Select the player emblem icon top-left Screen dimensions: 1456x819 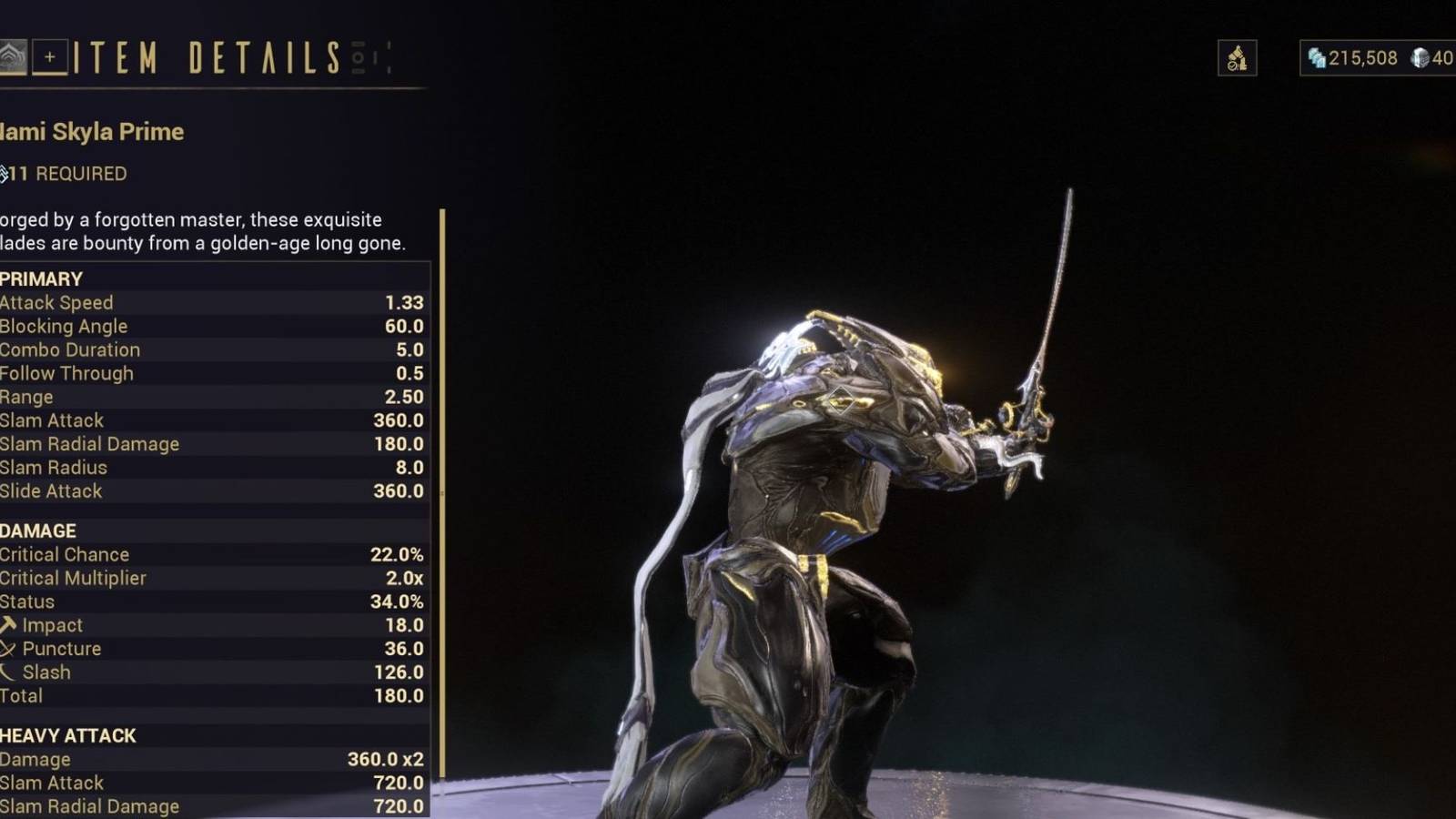pos(13,56)
